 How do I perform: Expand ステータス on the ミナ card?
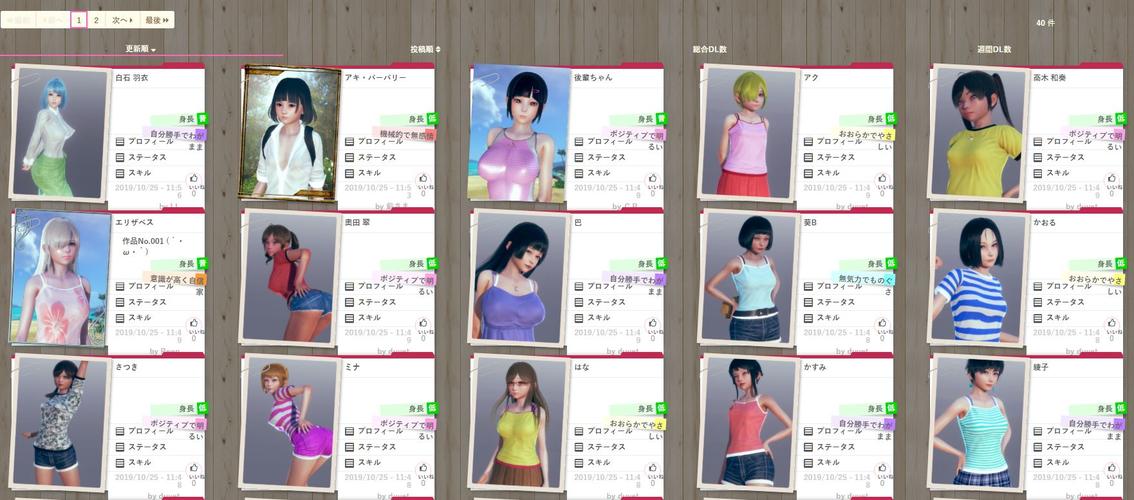[379, 447]
